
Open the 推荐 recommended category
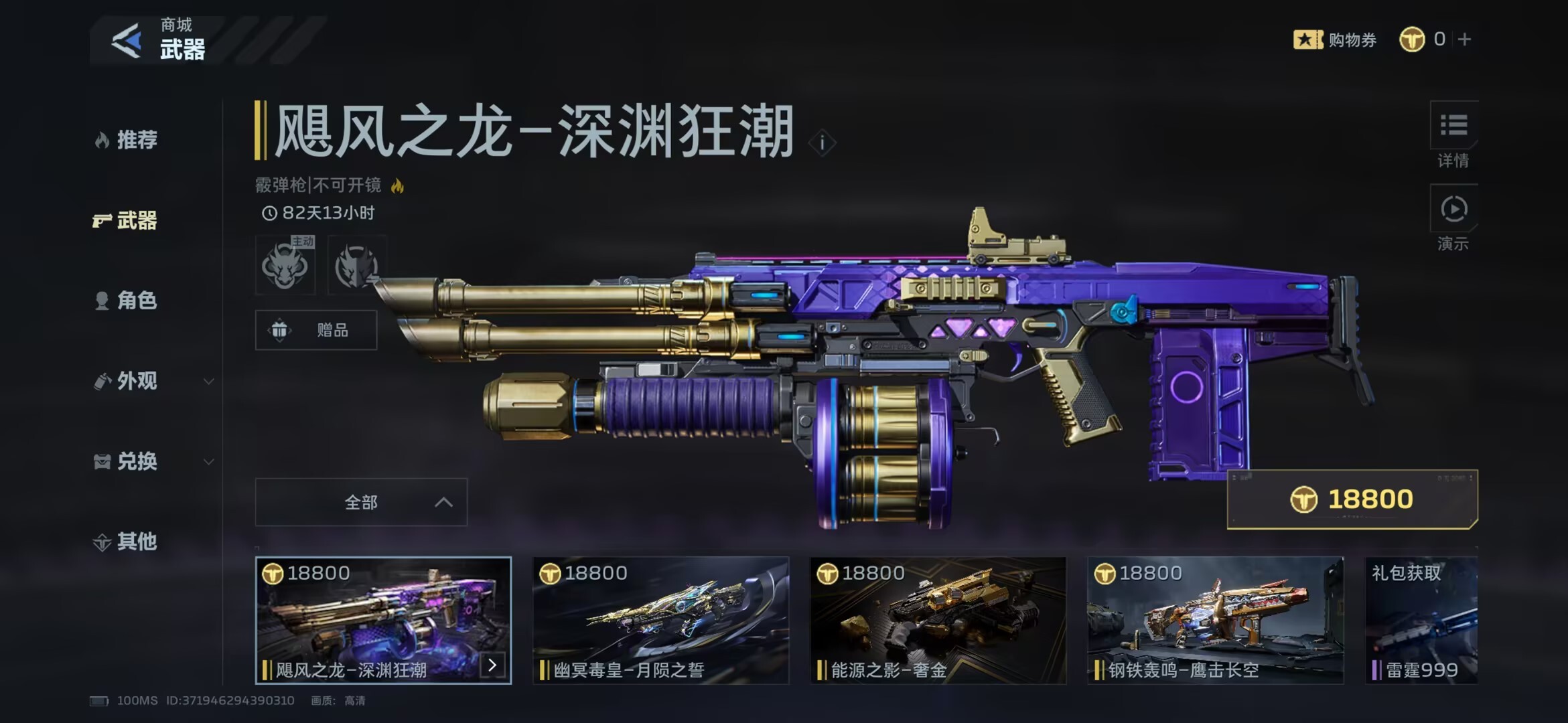pos(127,140)
